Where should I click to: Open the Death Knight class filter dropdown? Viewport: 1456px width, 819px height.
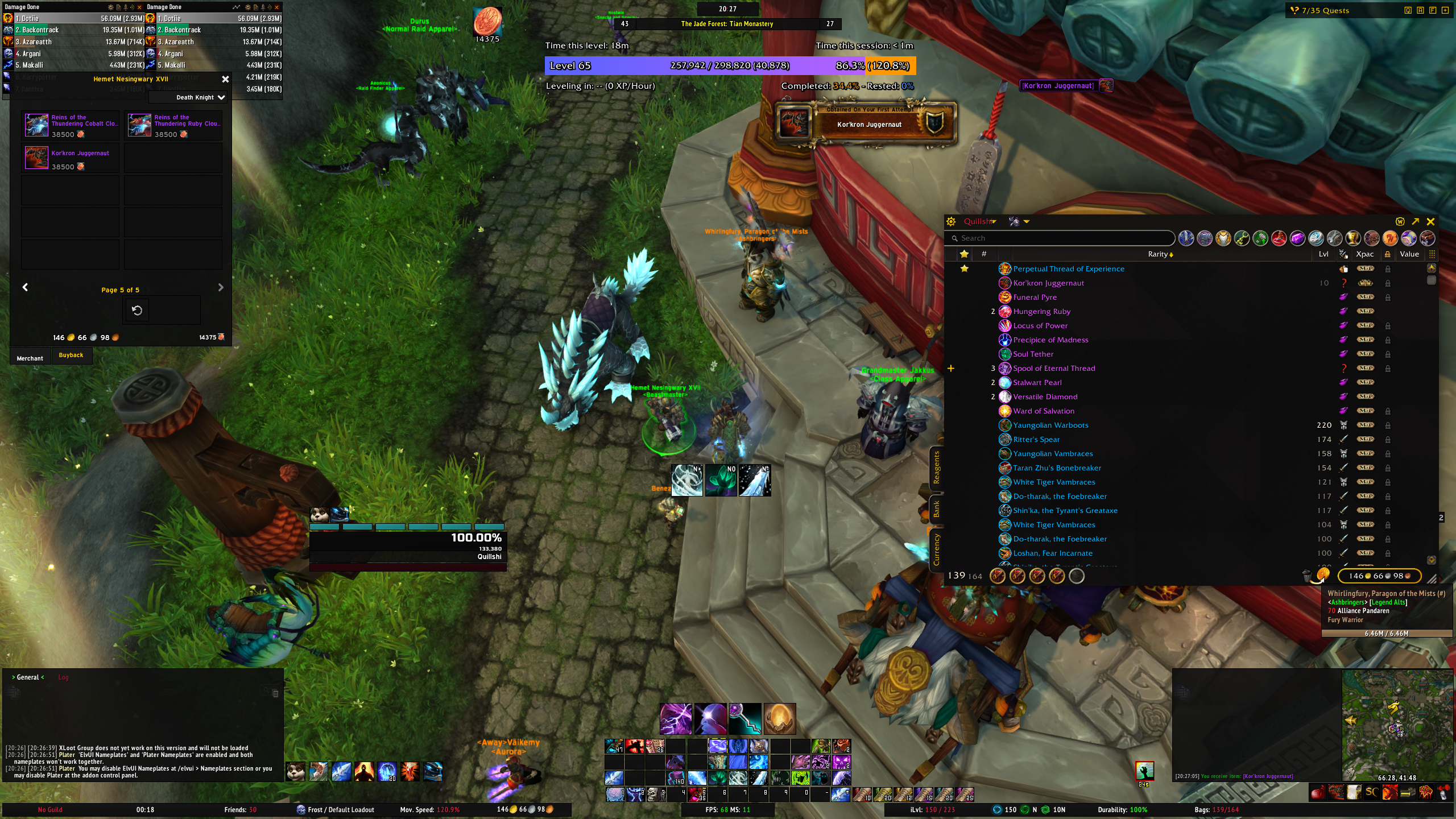tap(200, 98)
